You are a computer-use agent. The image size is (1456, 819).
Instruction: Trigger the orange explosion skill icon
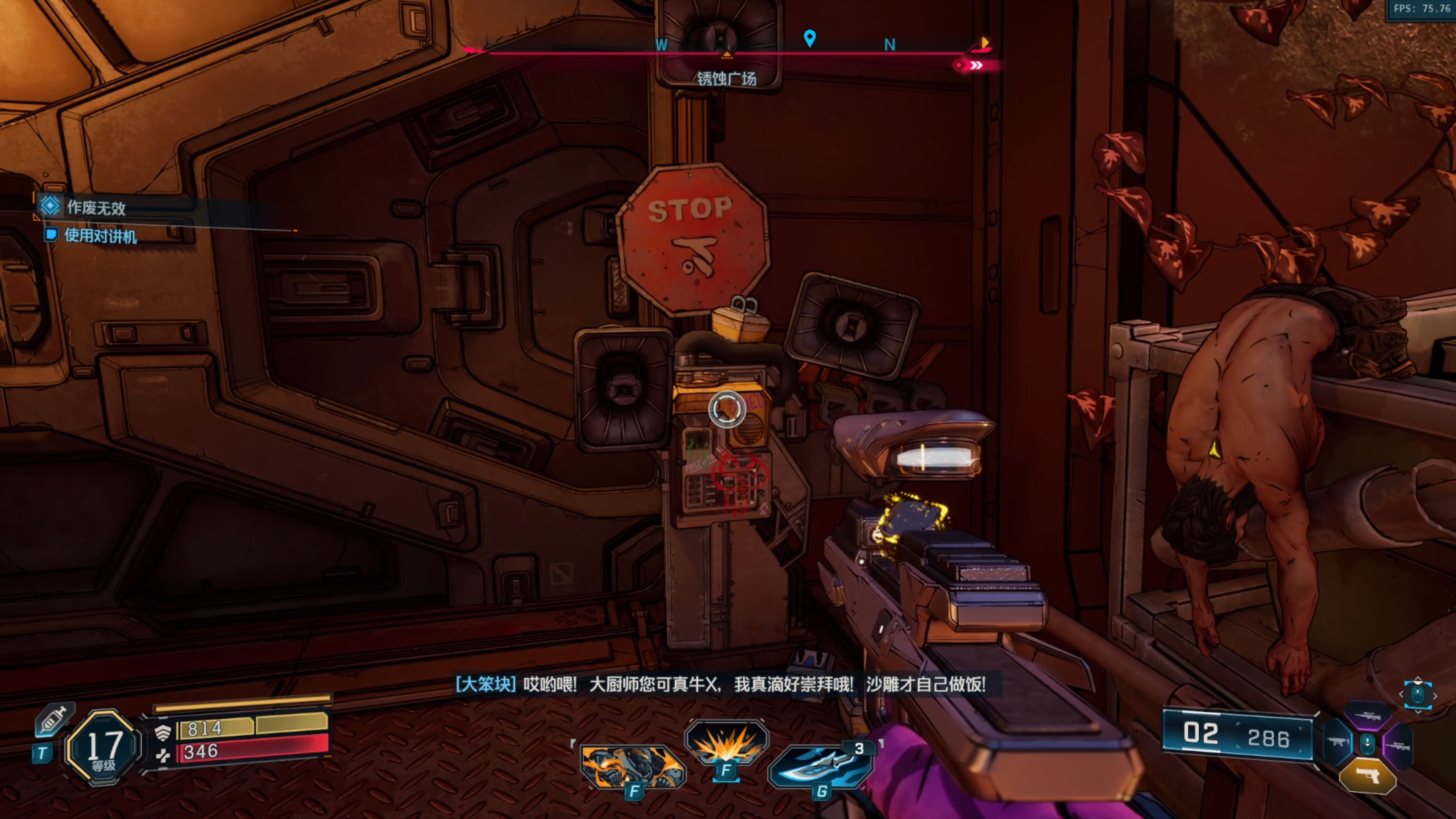(726, 743)
